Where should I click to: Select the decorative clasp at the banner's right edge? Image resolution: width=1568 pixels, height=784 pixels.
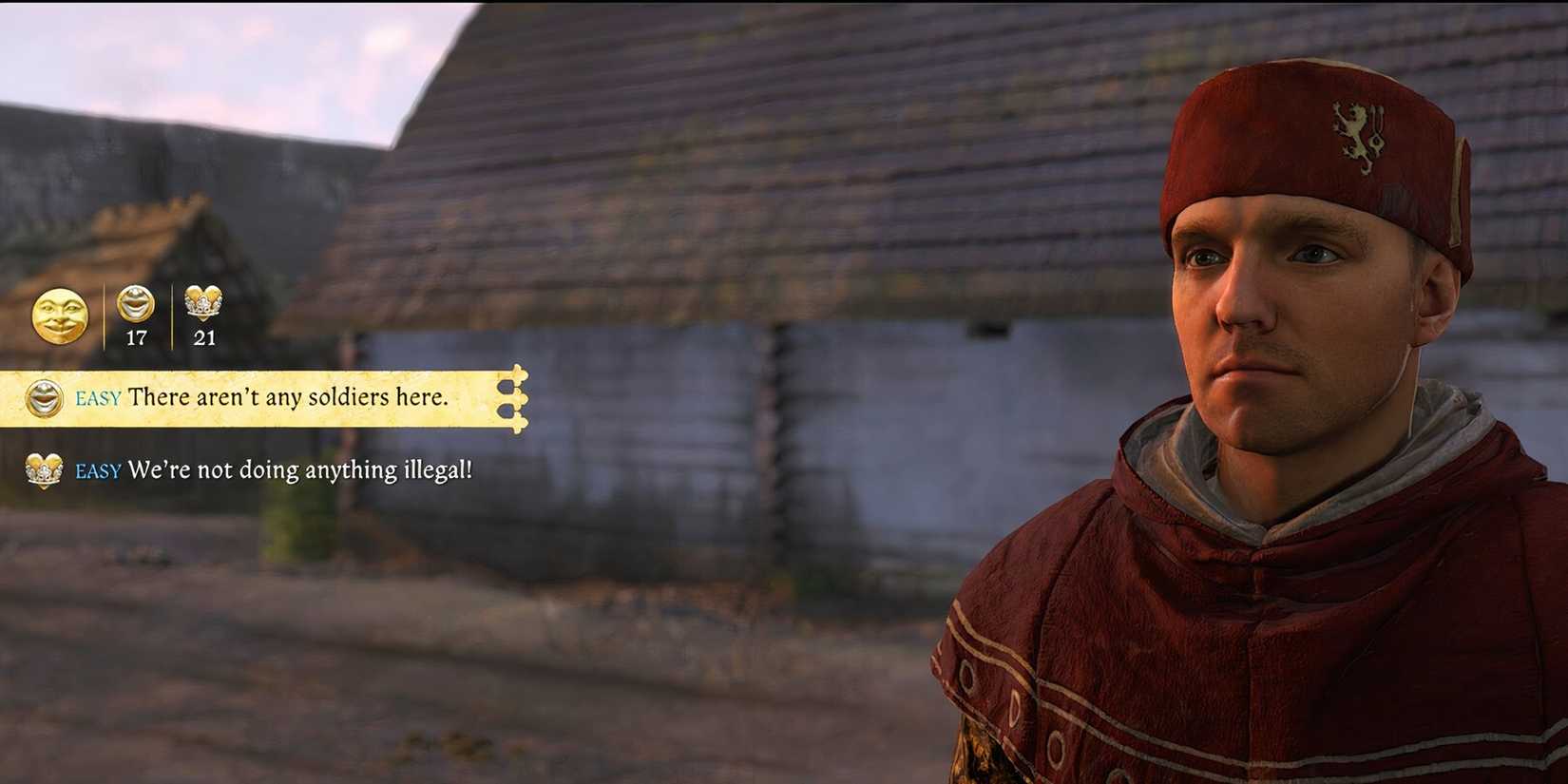pyautogui.click(x=514, y=398)
